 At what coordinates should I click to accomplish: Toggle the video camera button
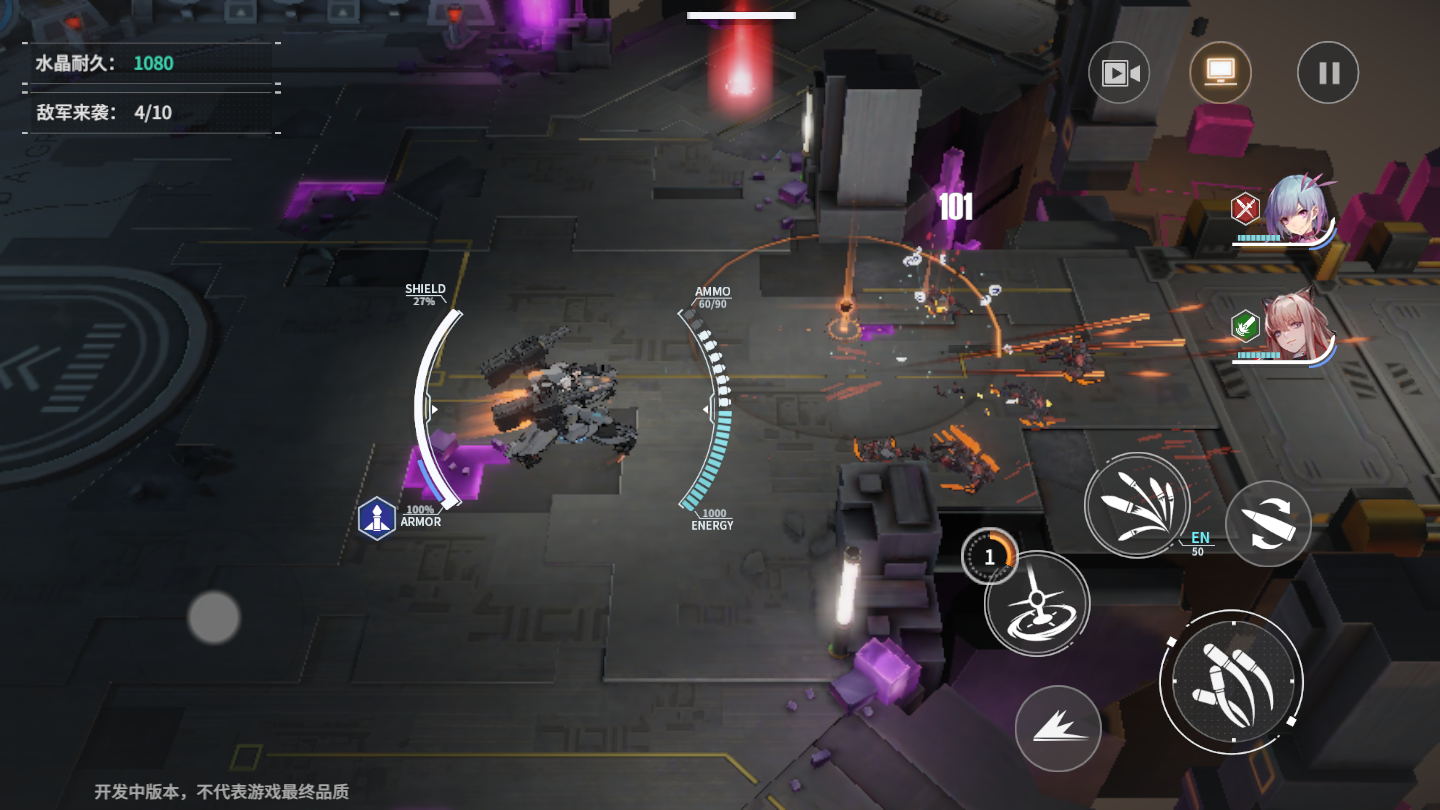click(x=1120, y=73)
